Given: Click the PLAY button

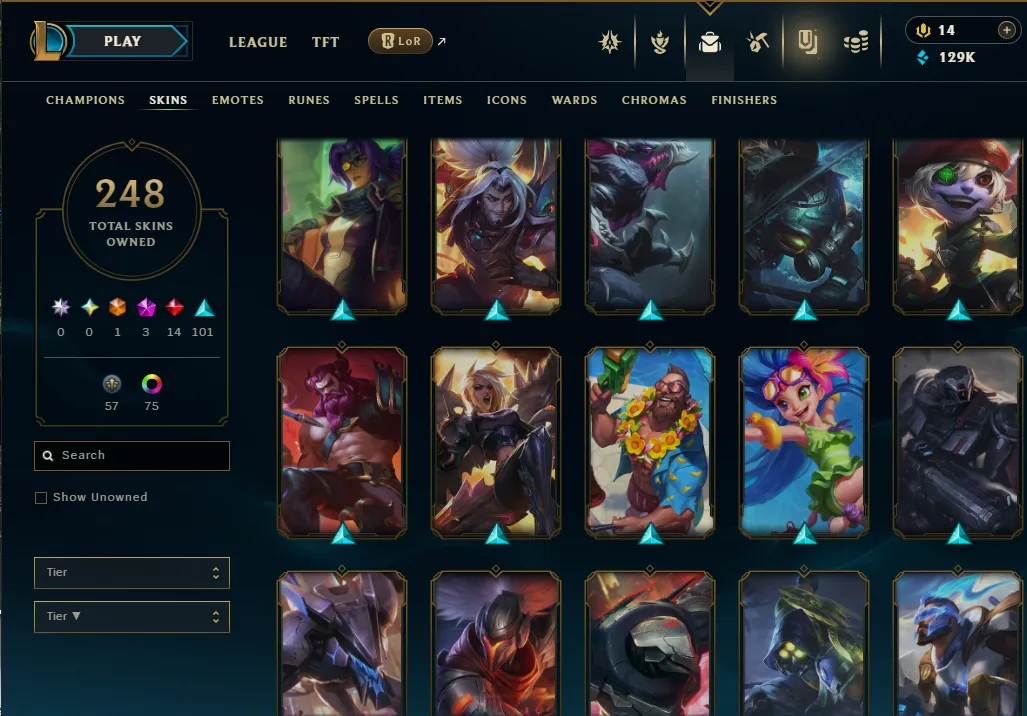Looking at the screenshot, I should point(122,41).
